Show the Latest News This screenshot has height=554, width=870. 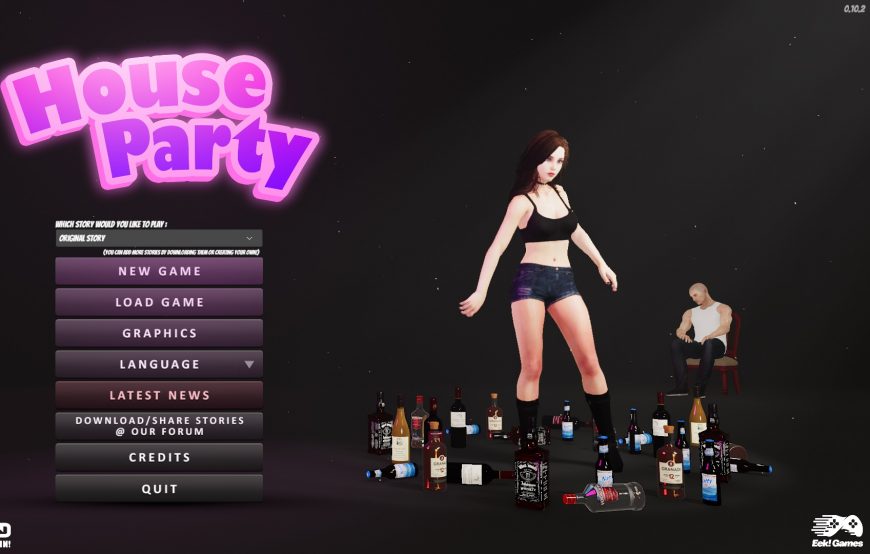[159, 395]
